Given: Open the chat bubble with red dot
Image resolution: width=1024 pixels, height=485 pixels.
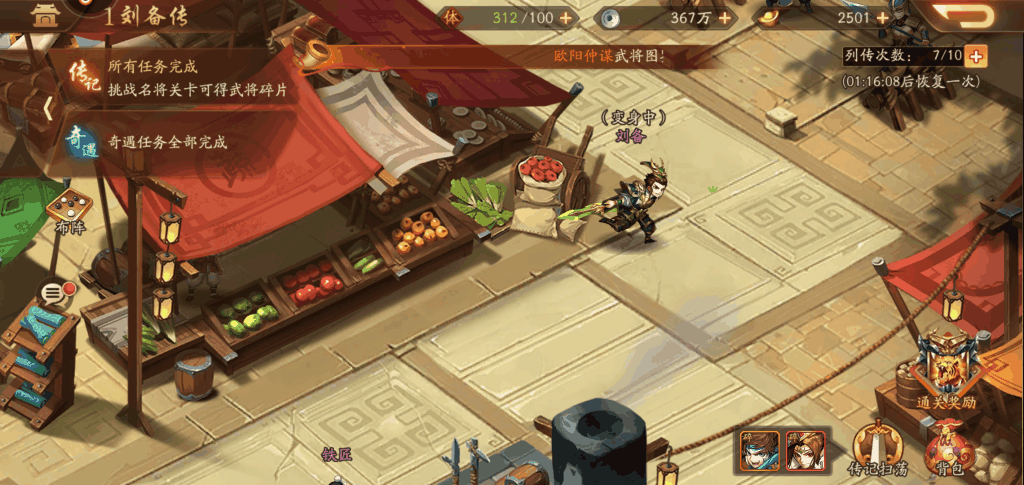Looking at the screenshot, I should (x=56, y=293).
